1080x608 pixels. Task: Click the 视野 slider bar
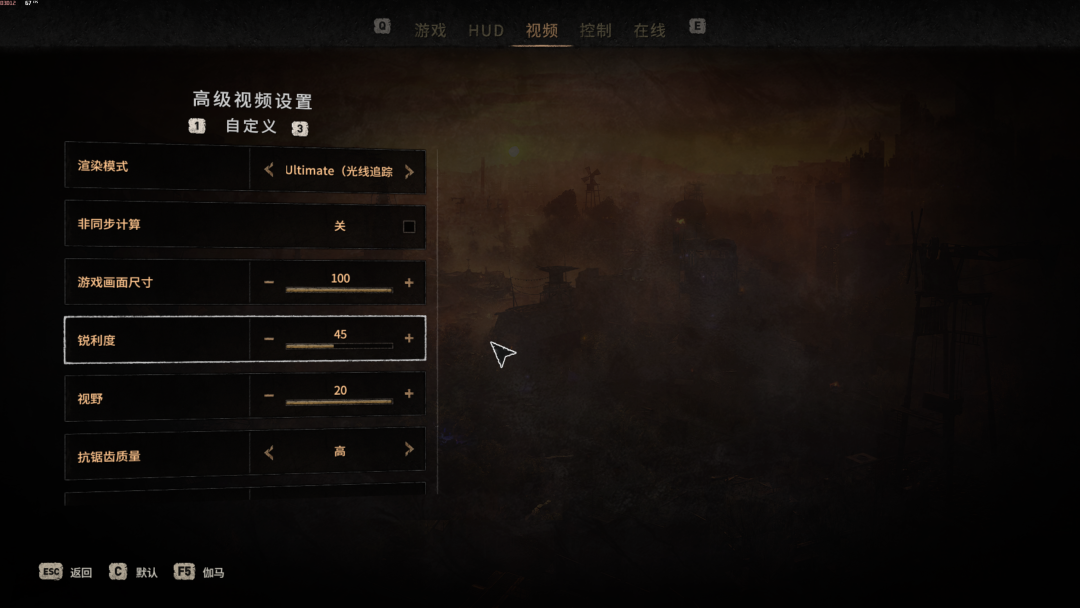coord(339,402)
